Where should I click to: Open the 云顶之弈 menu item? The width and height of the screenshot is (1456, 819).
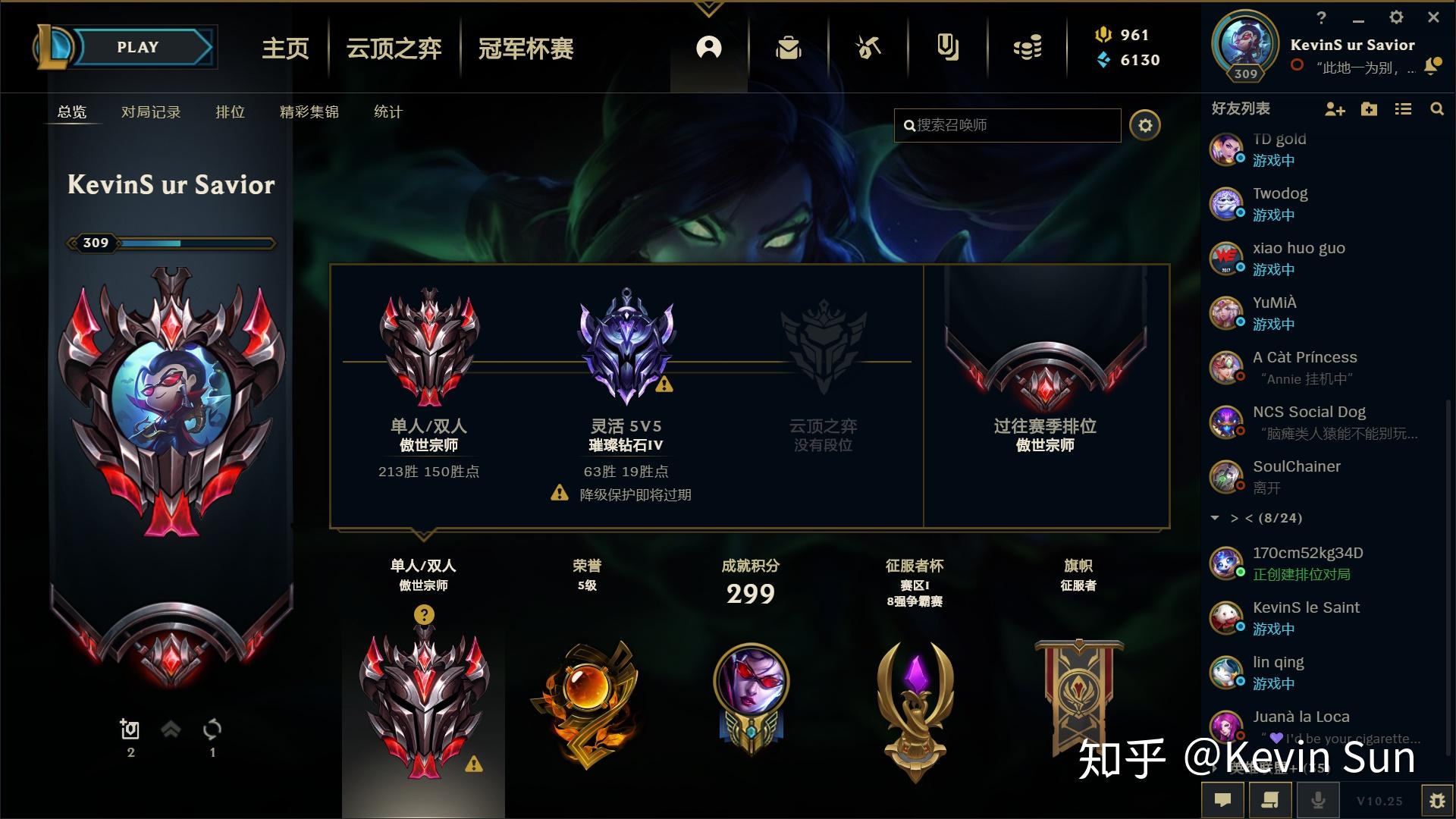coord(392,49)
